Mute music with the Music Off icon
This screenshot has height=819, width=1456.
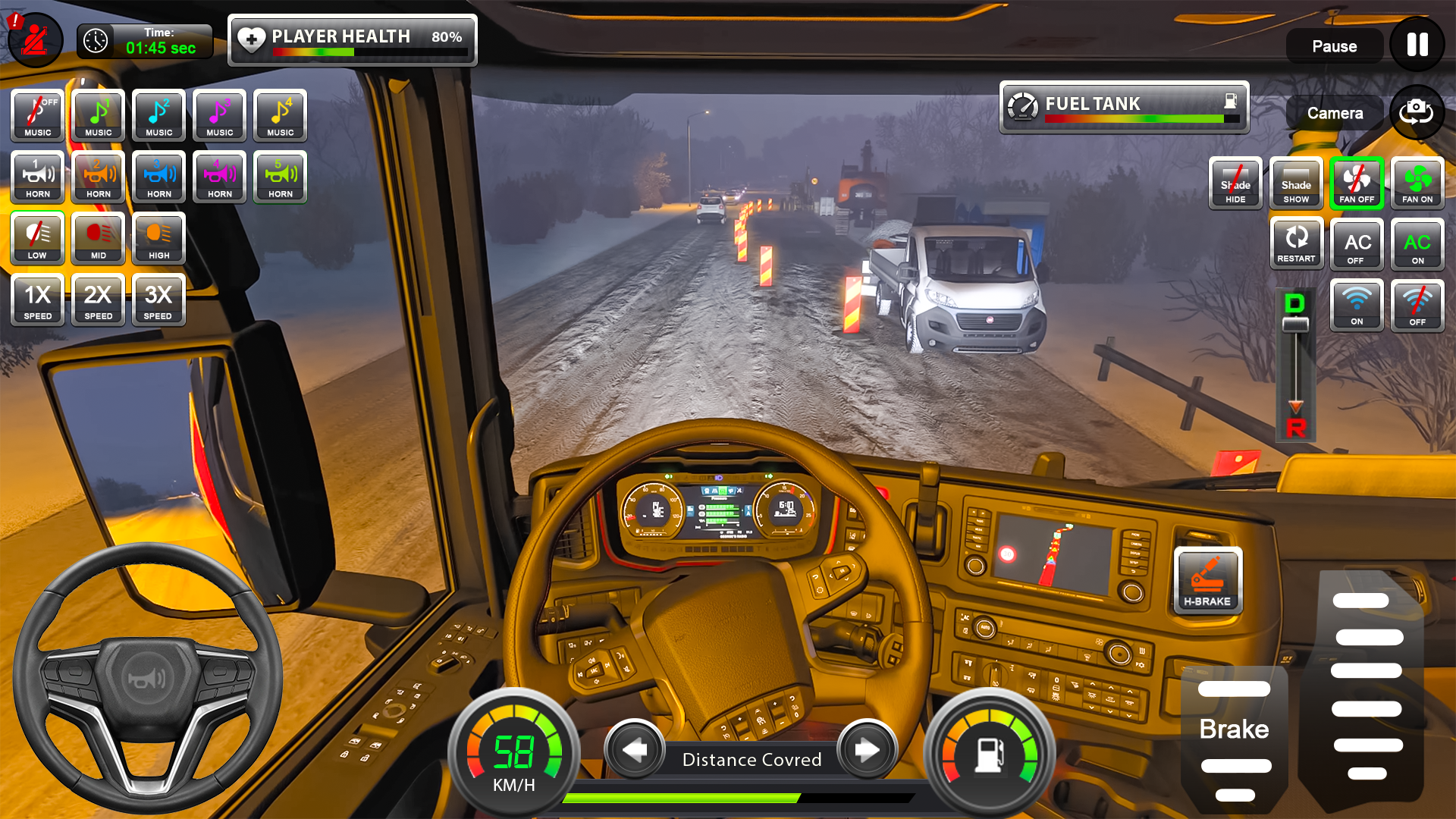coord(36,115)
